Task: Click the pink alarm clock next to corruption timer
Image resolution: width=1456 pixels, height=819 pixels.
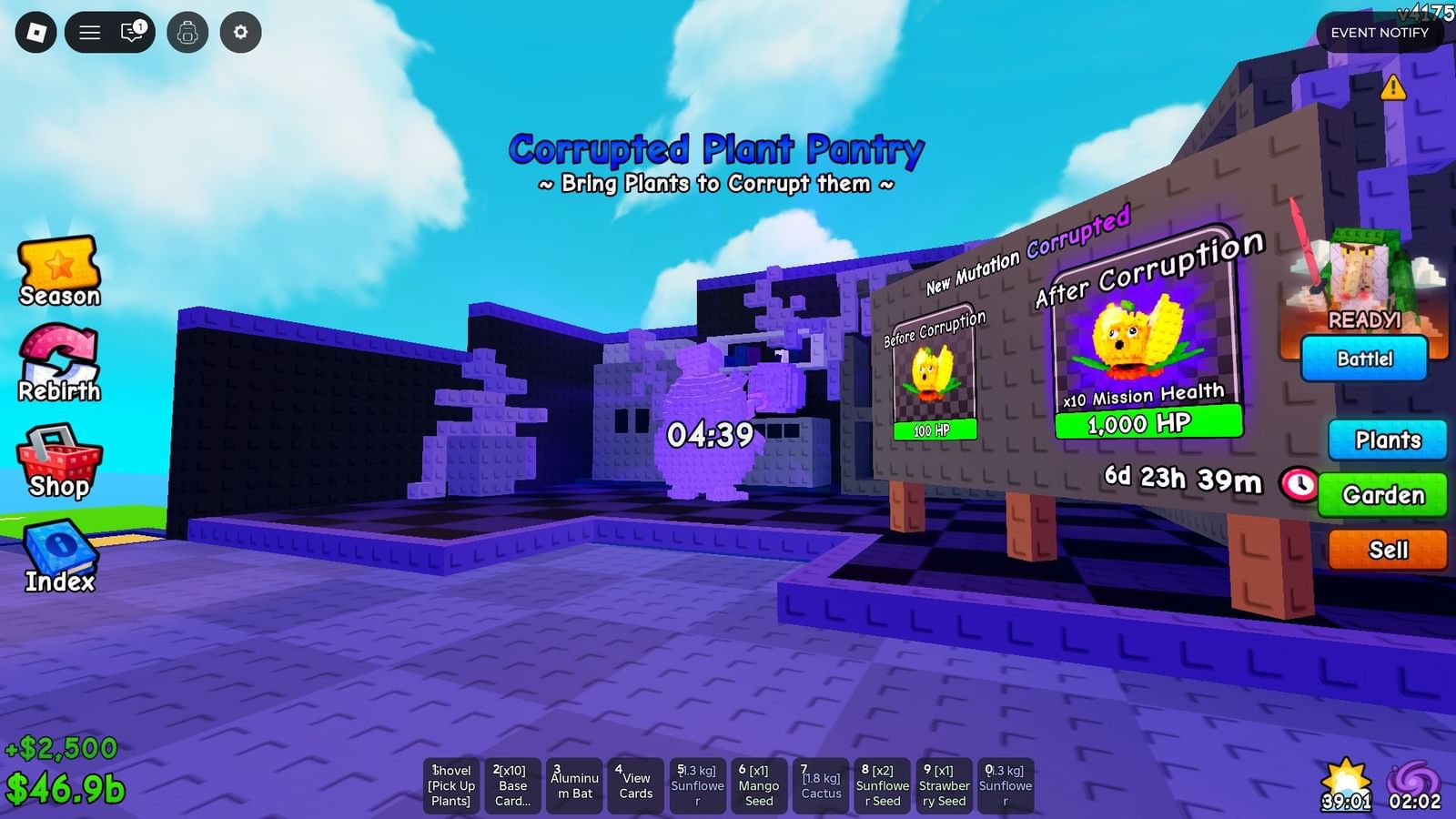Action: coord(1299,486)
